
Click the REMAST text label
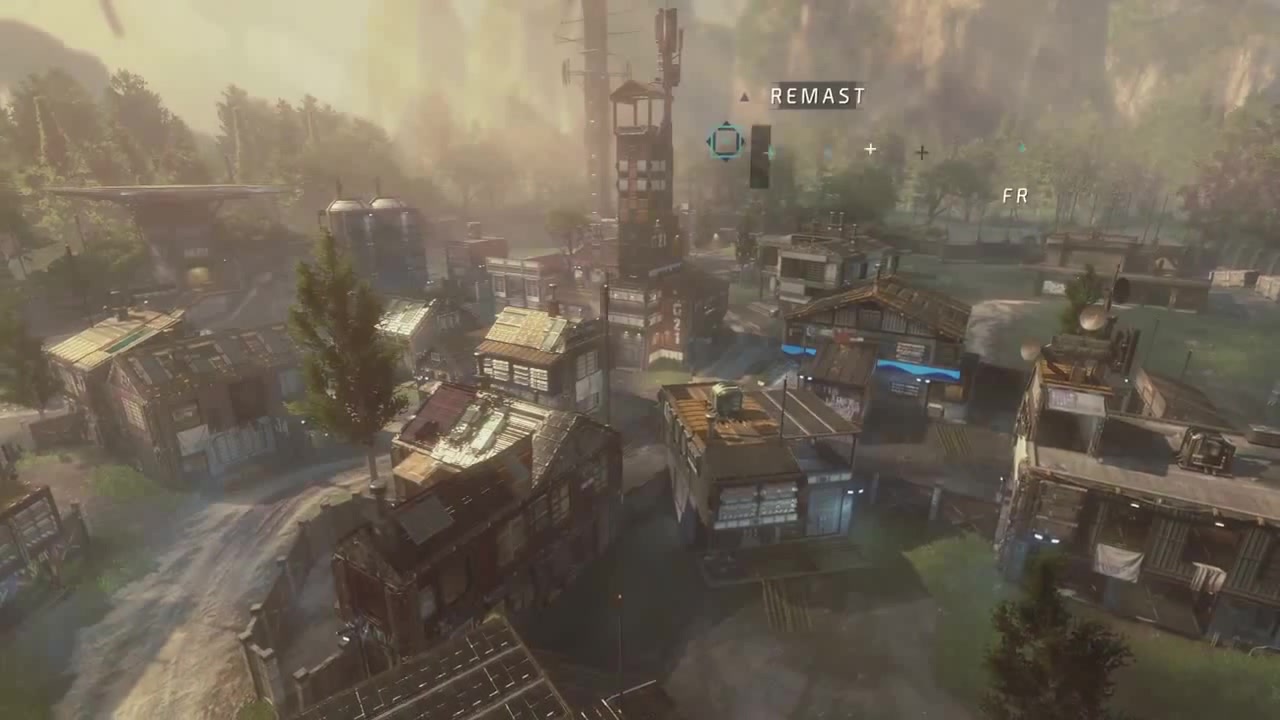[816, 97]
